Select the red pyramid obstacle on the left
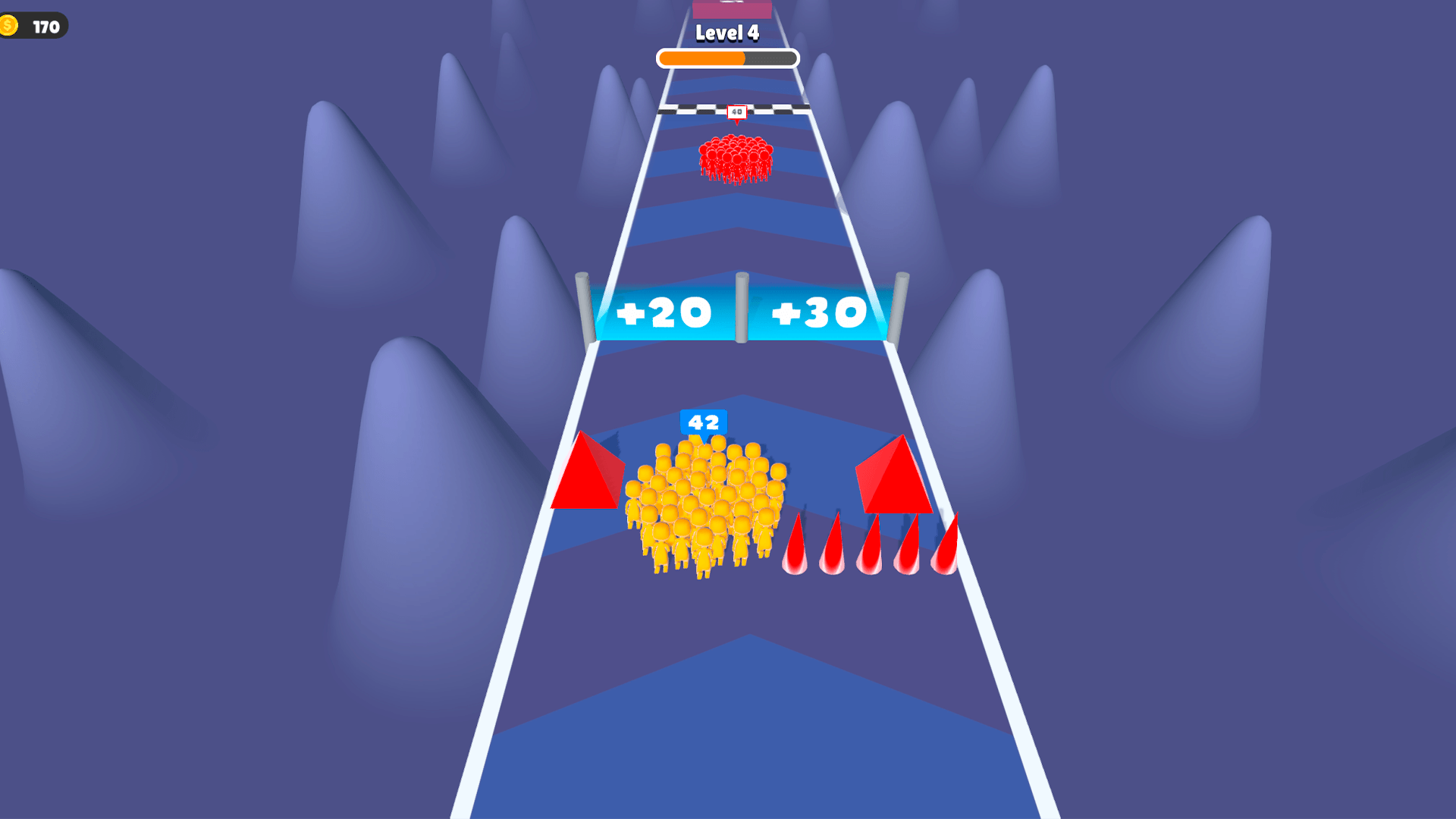Viewport: 1456px width, 819px height. [584, 478]
